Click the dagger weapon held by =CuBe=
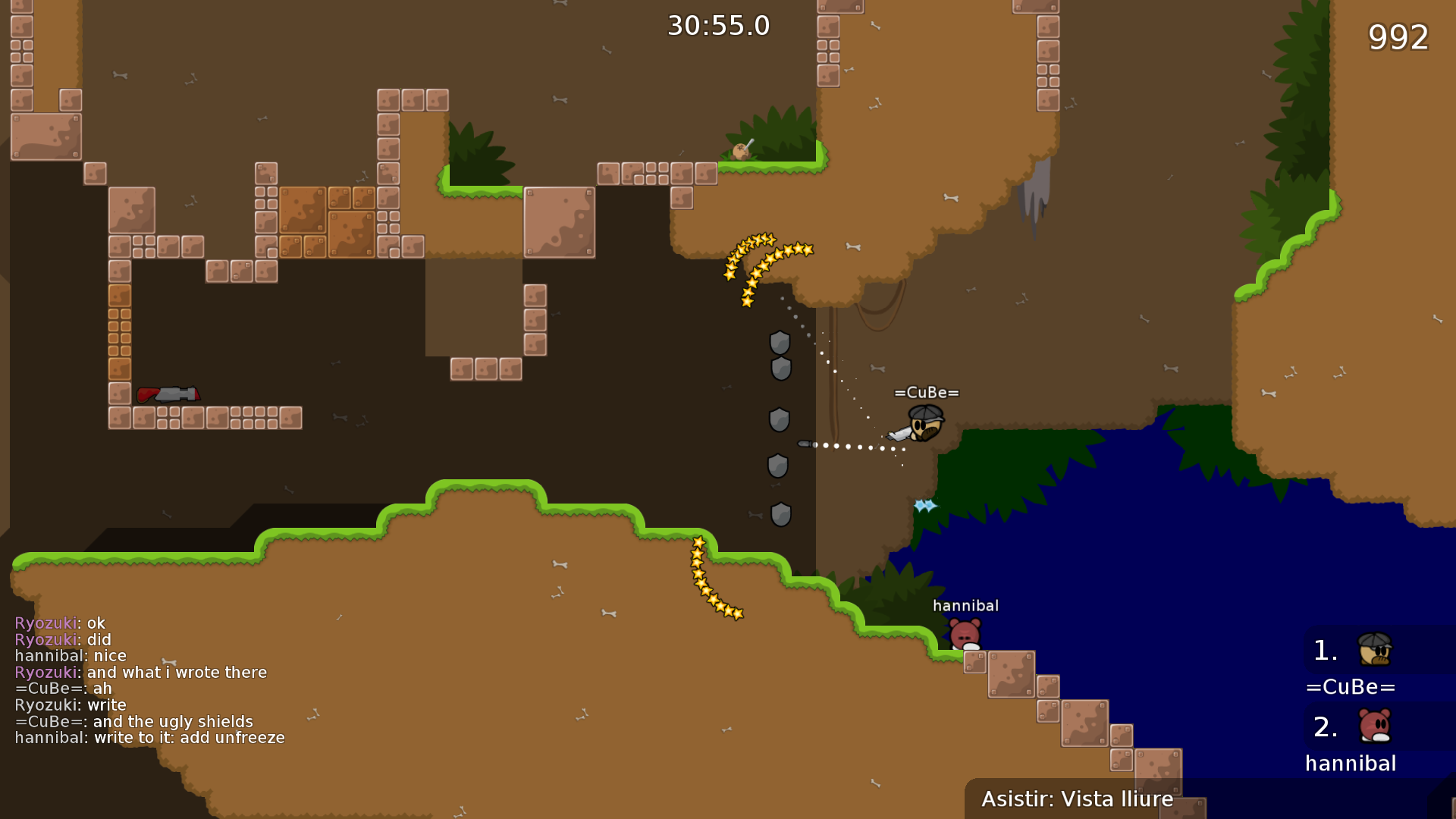 click(x=899, y=435)
